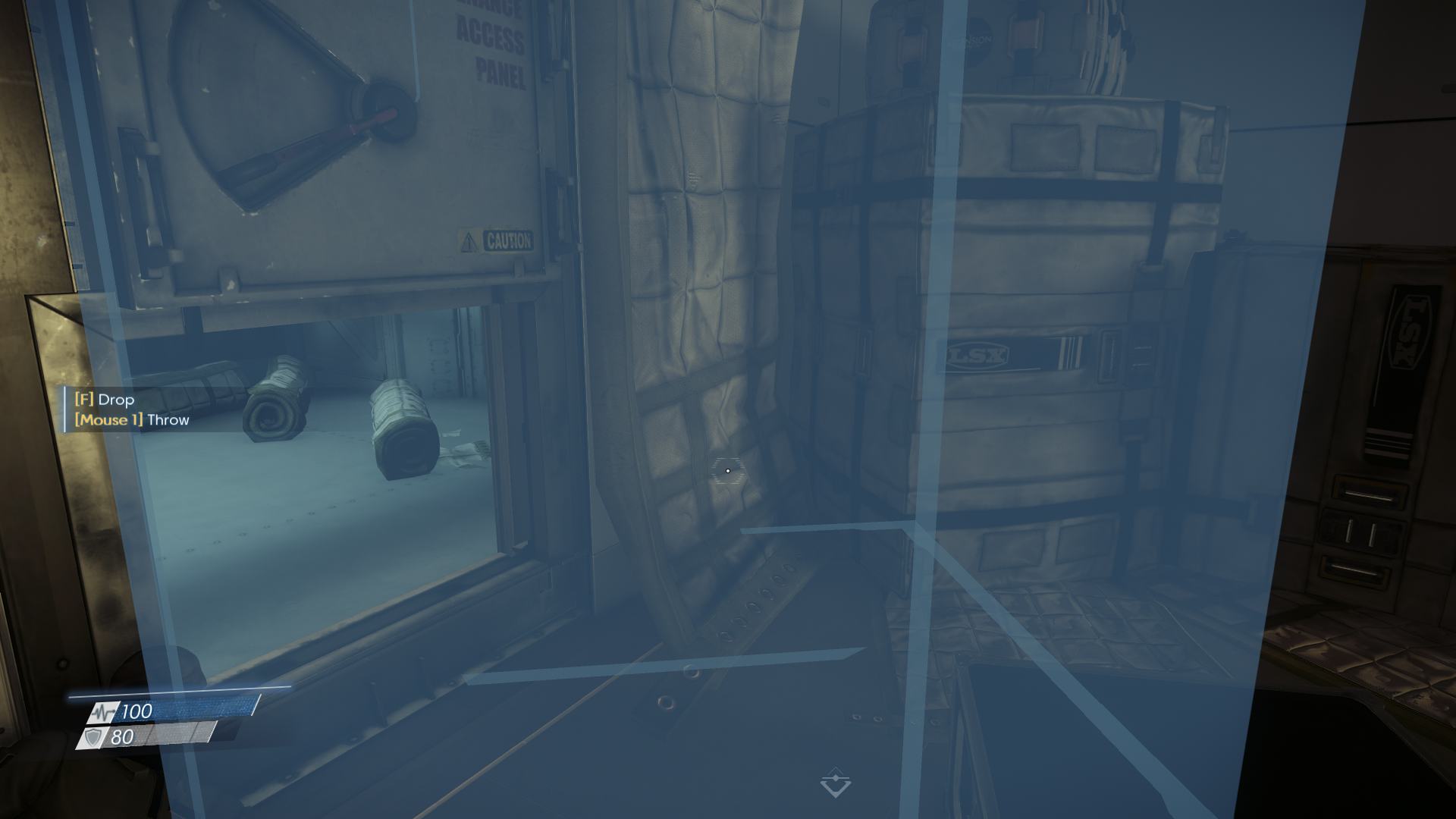The height and width of the screenshot is (819, 1456).
Task: Click the yellow caution triangle icon
Action: pos(468,238)
